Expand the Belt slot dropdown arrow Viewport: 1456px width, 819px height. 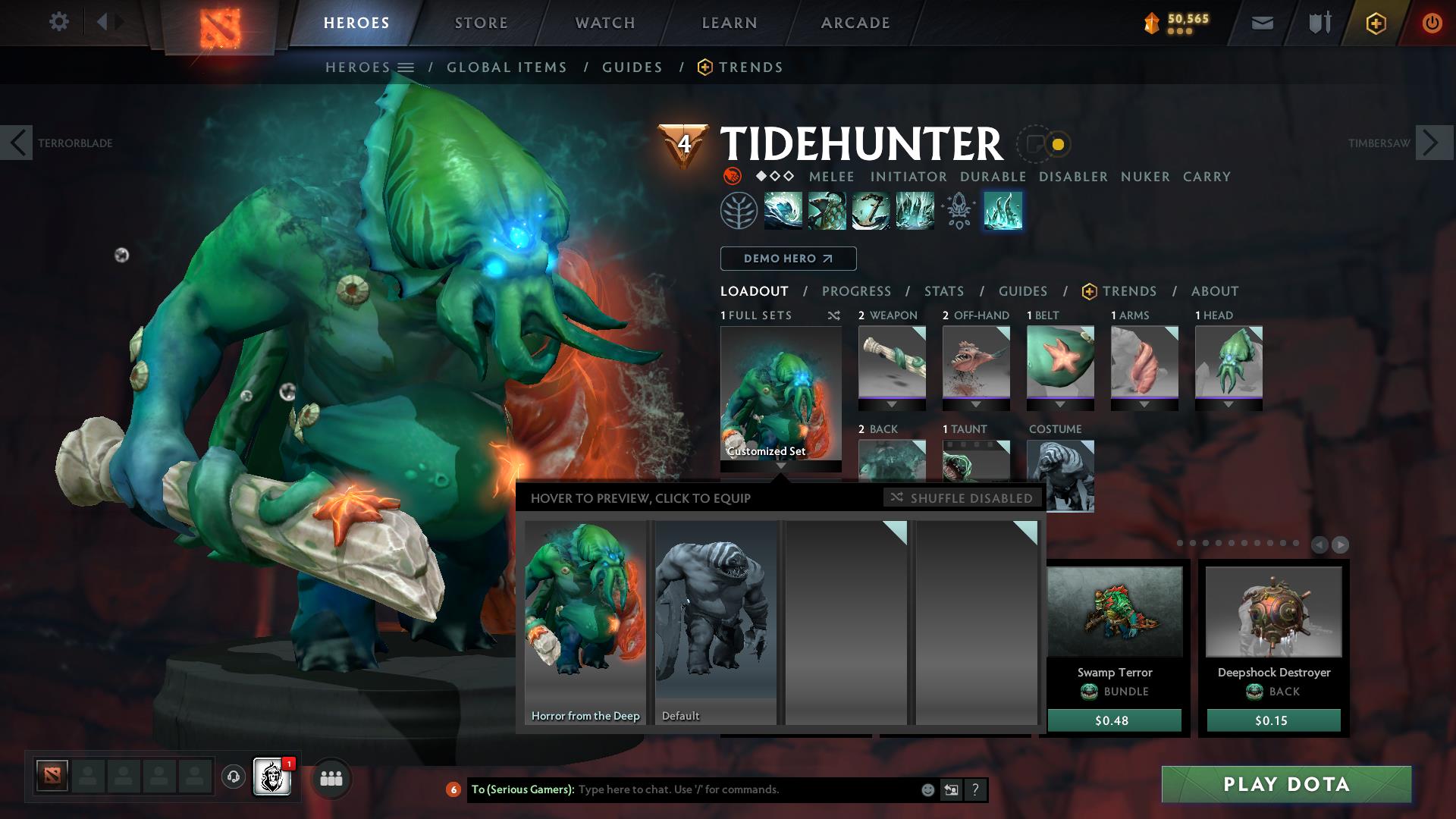click(1059, 404)
